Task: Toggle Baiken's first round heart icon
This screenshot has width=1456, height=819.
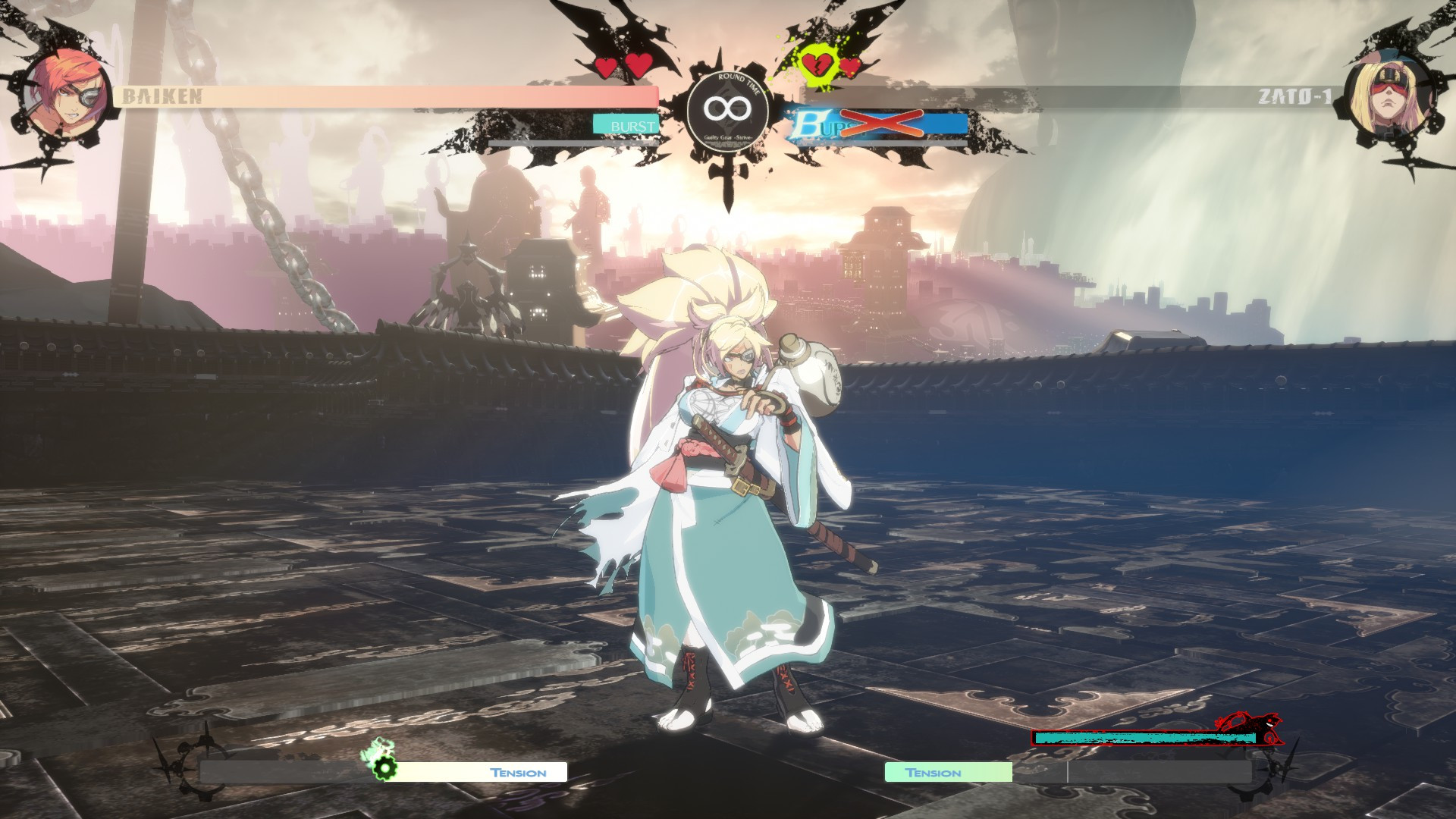Action: (x=604, y=67)
